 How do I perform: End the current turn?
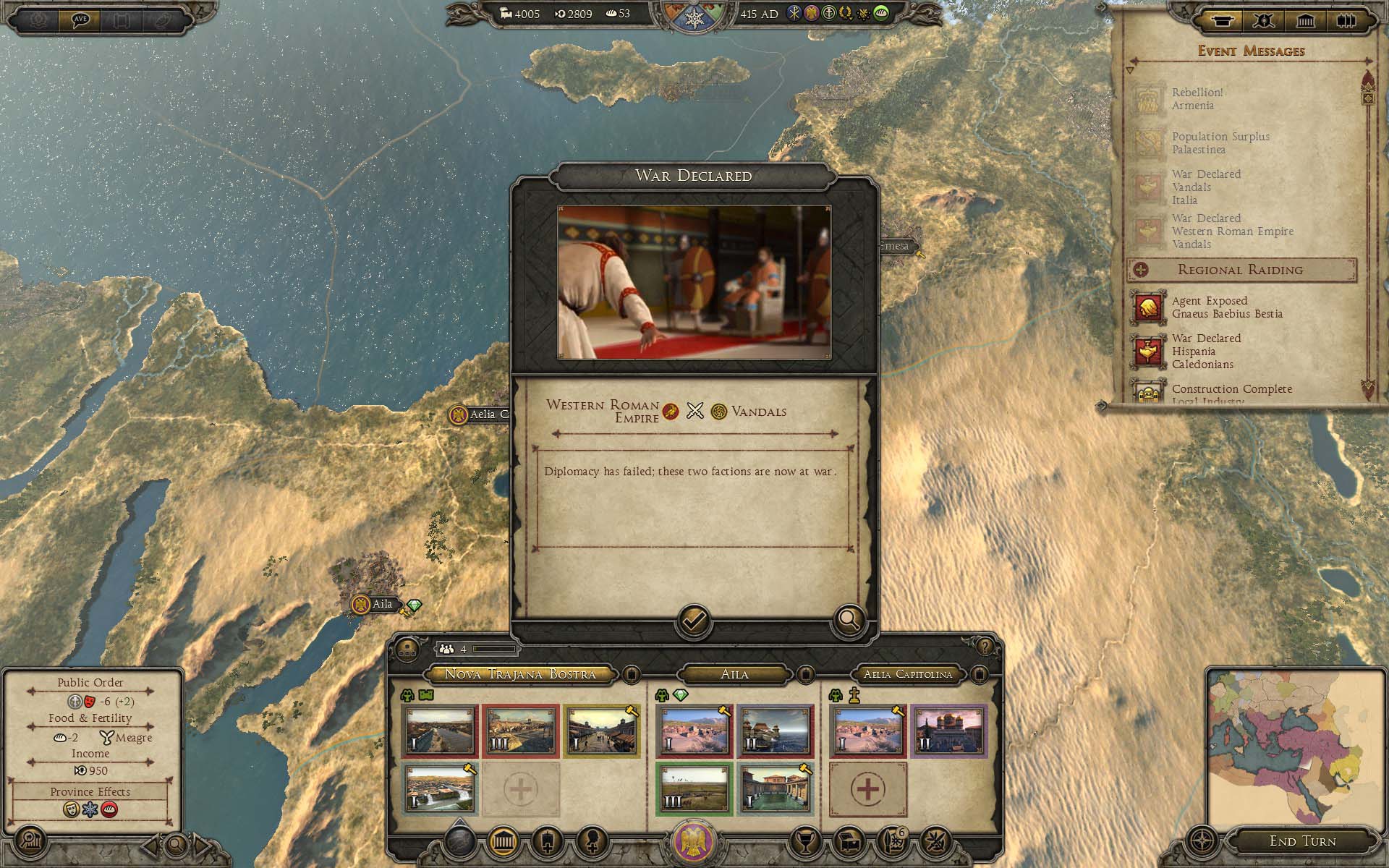point(1302,841)
